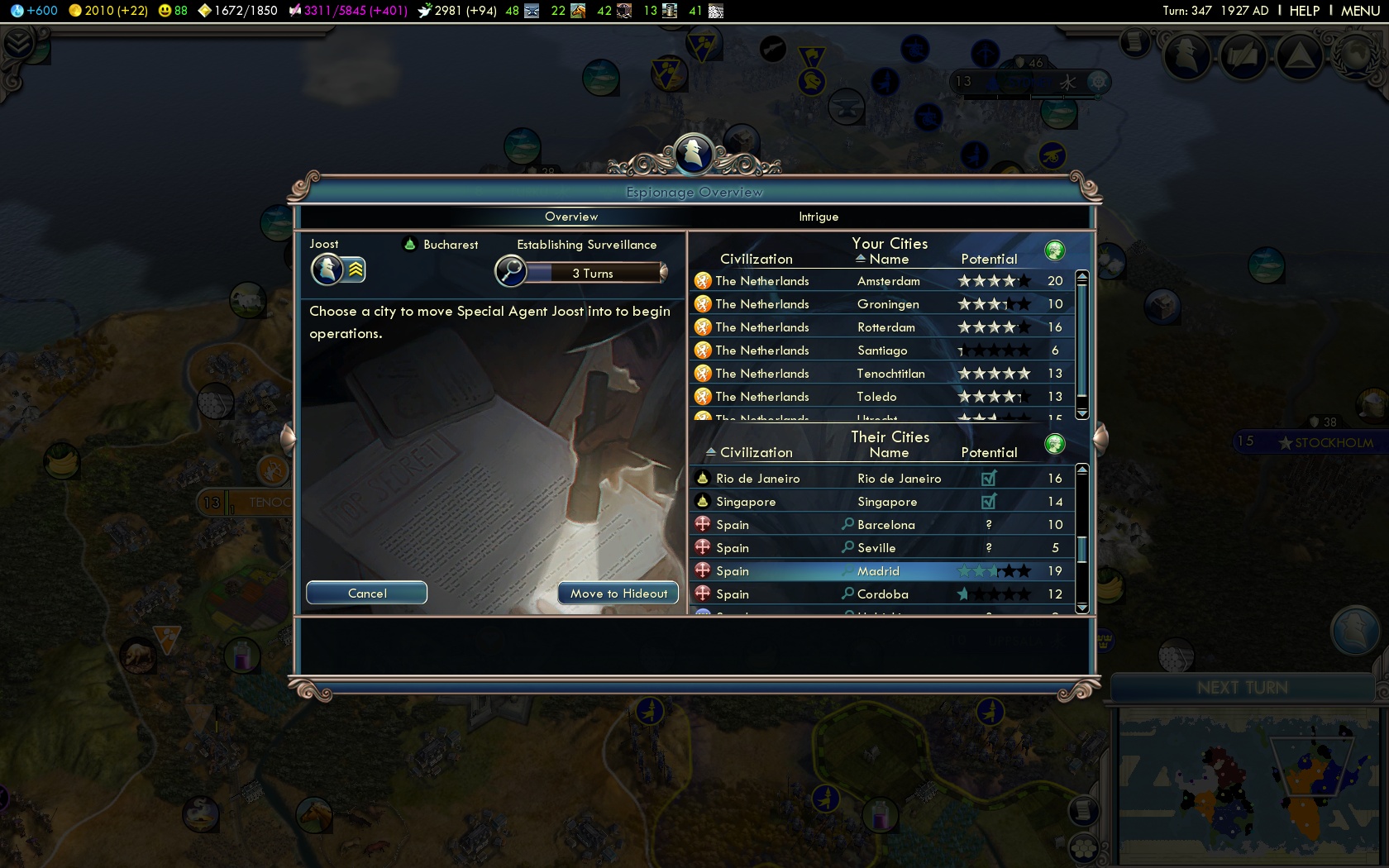Click the Joost agent portrait
1389x868 pixels.
(x=327, y=269)
